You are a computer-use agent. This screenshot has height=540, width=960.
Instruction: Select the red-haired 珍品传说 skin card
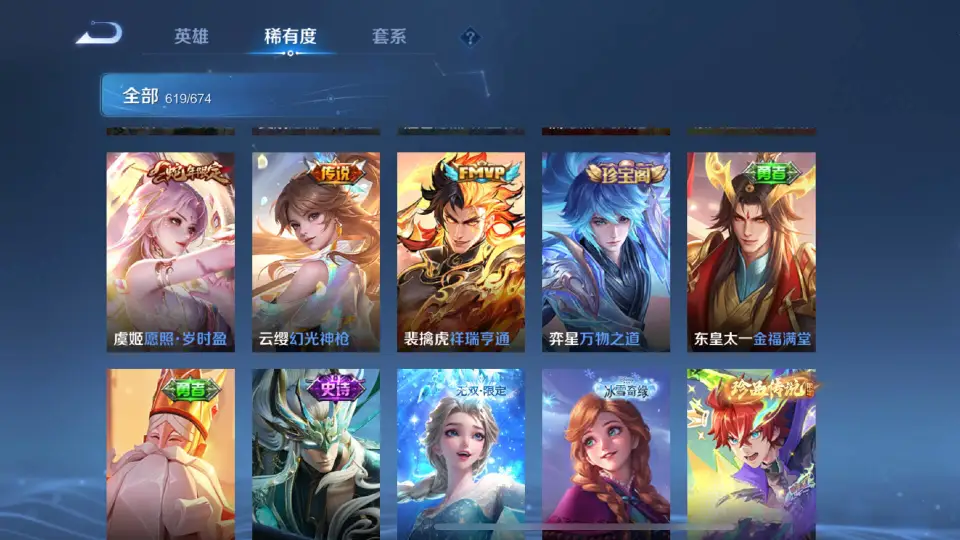[x=751, y=453]
